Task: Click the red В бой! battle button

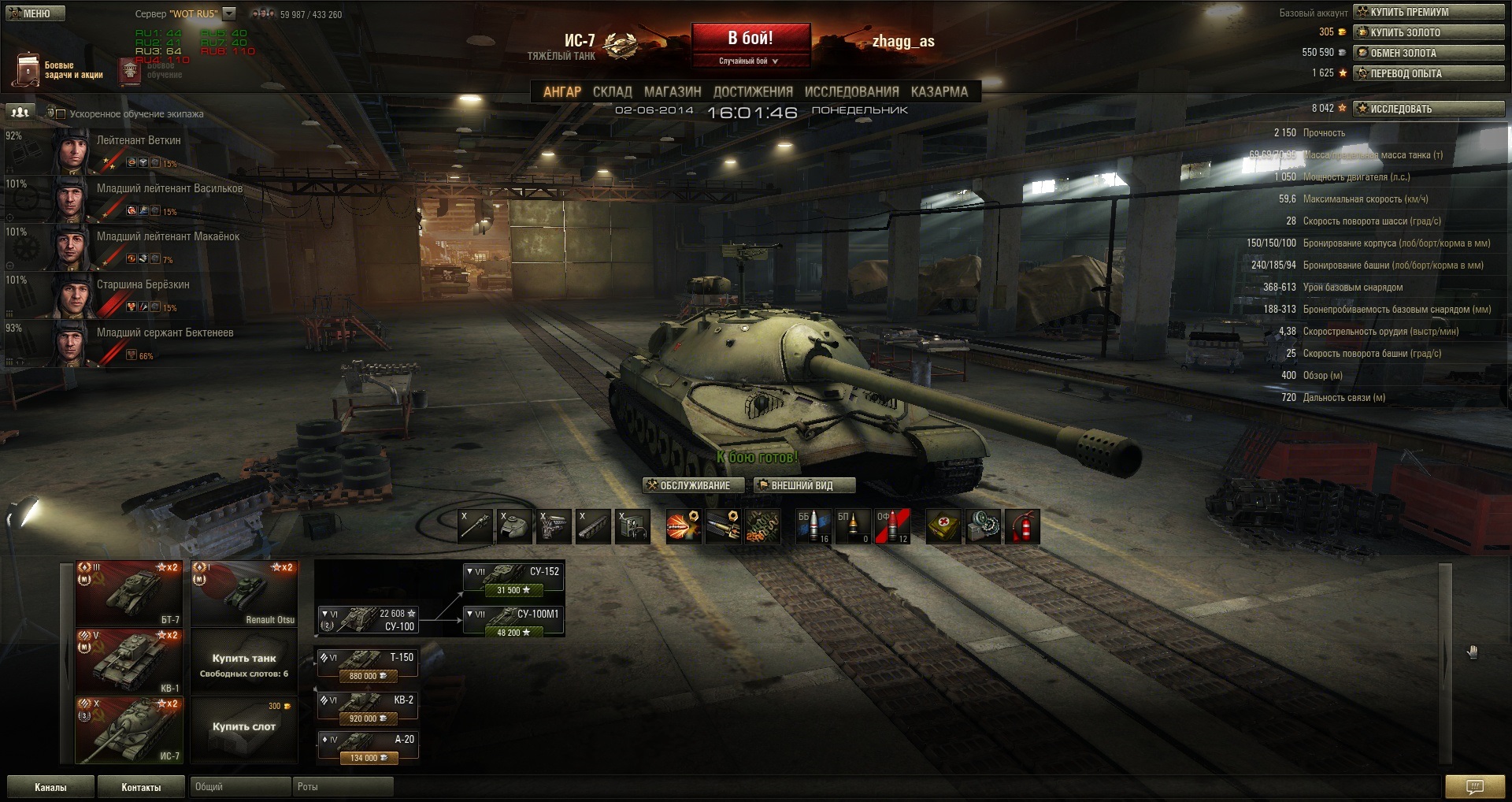Action: click(750, 39)
